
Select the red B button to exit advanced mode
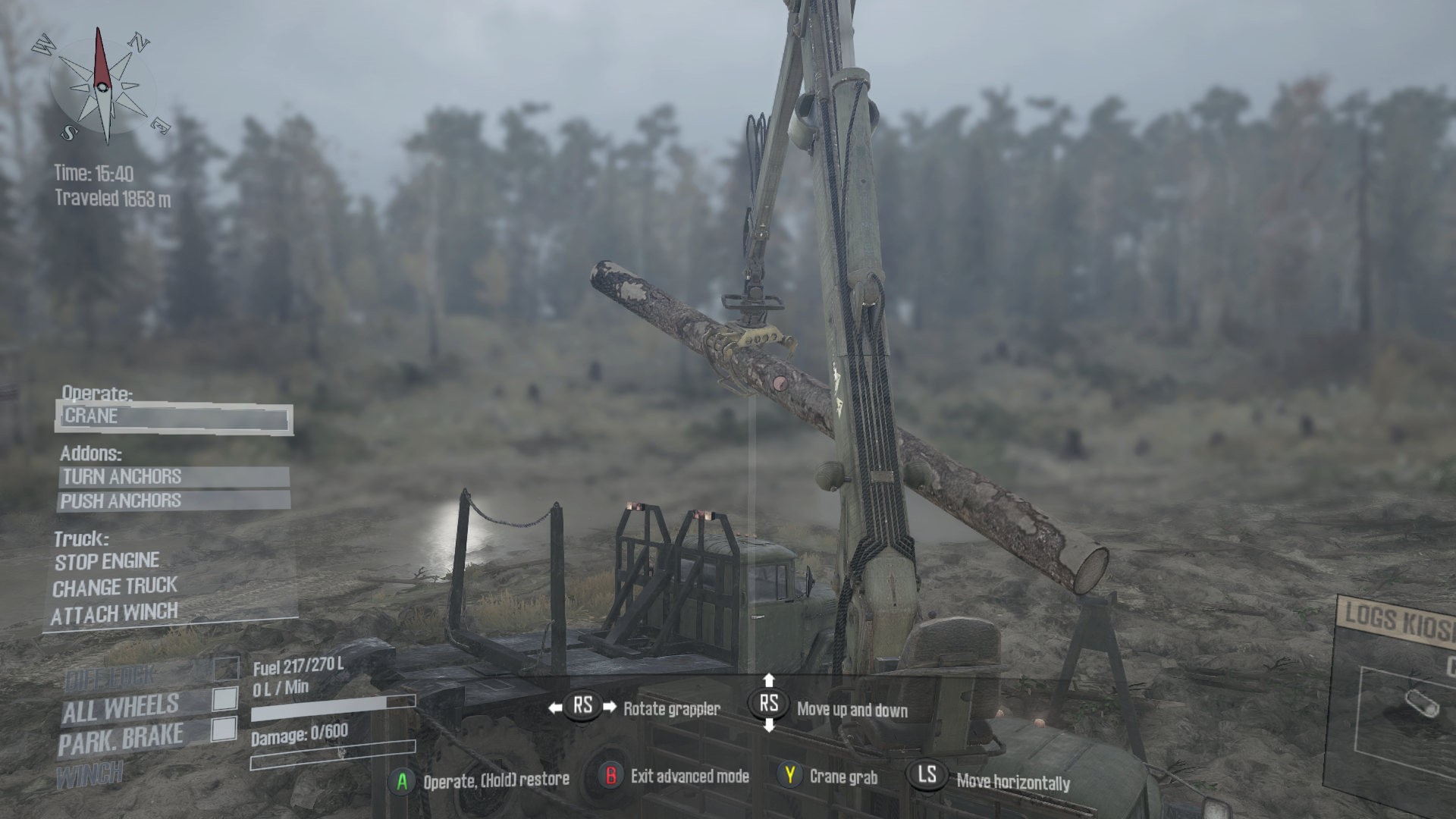coord(610,776)
